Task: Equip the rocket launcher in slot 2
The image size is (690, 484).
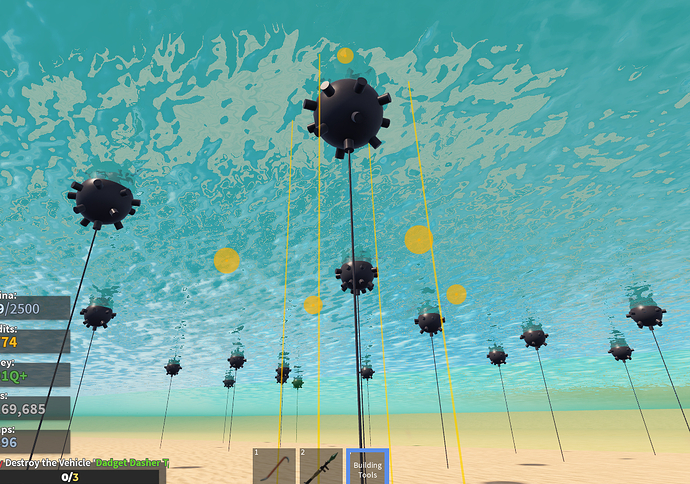Action: (x=321, y=466)
